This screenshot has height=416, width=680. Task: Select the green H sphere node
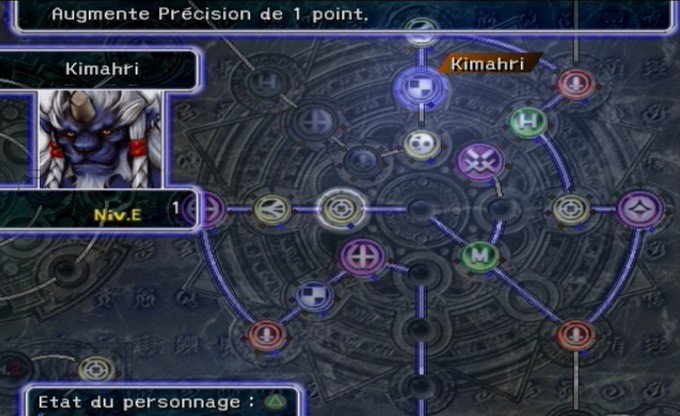[528, 122]
